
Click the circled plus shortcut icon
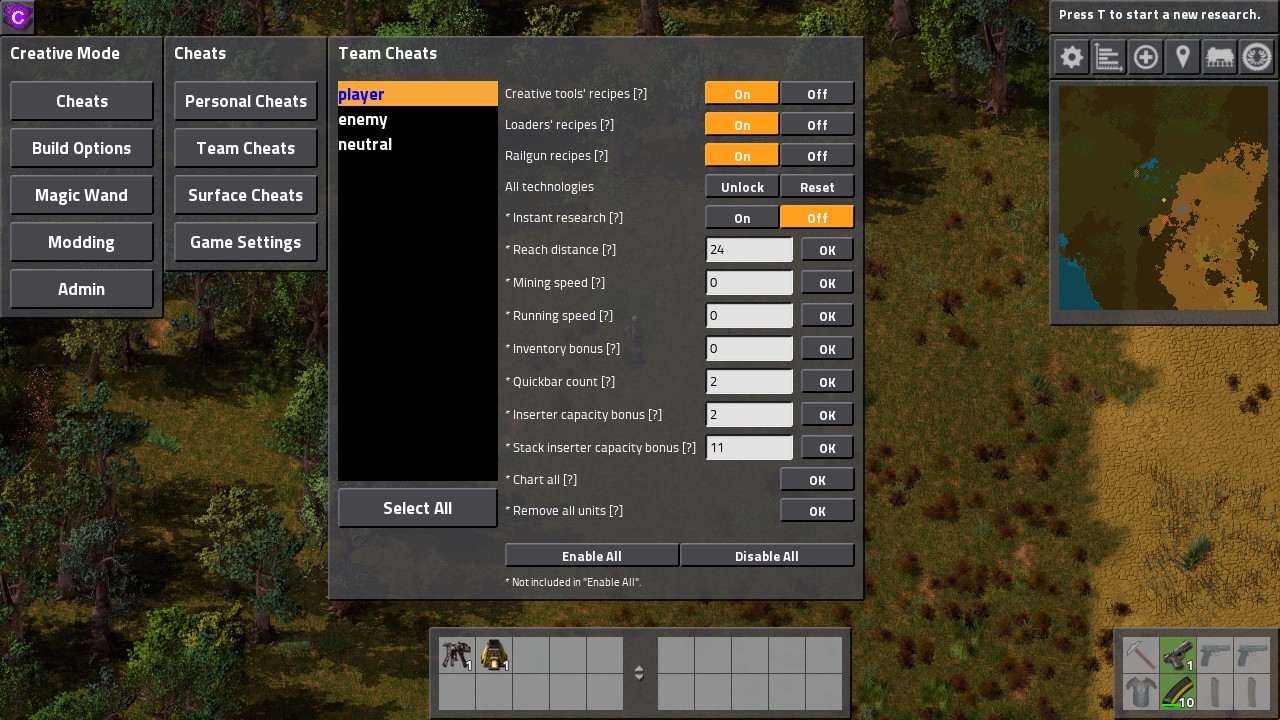click(x=1145, y=57)
